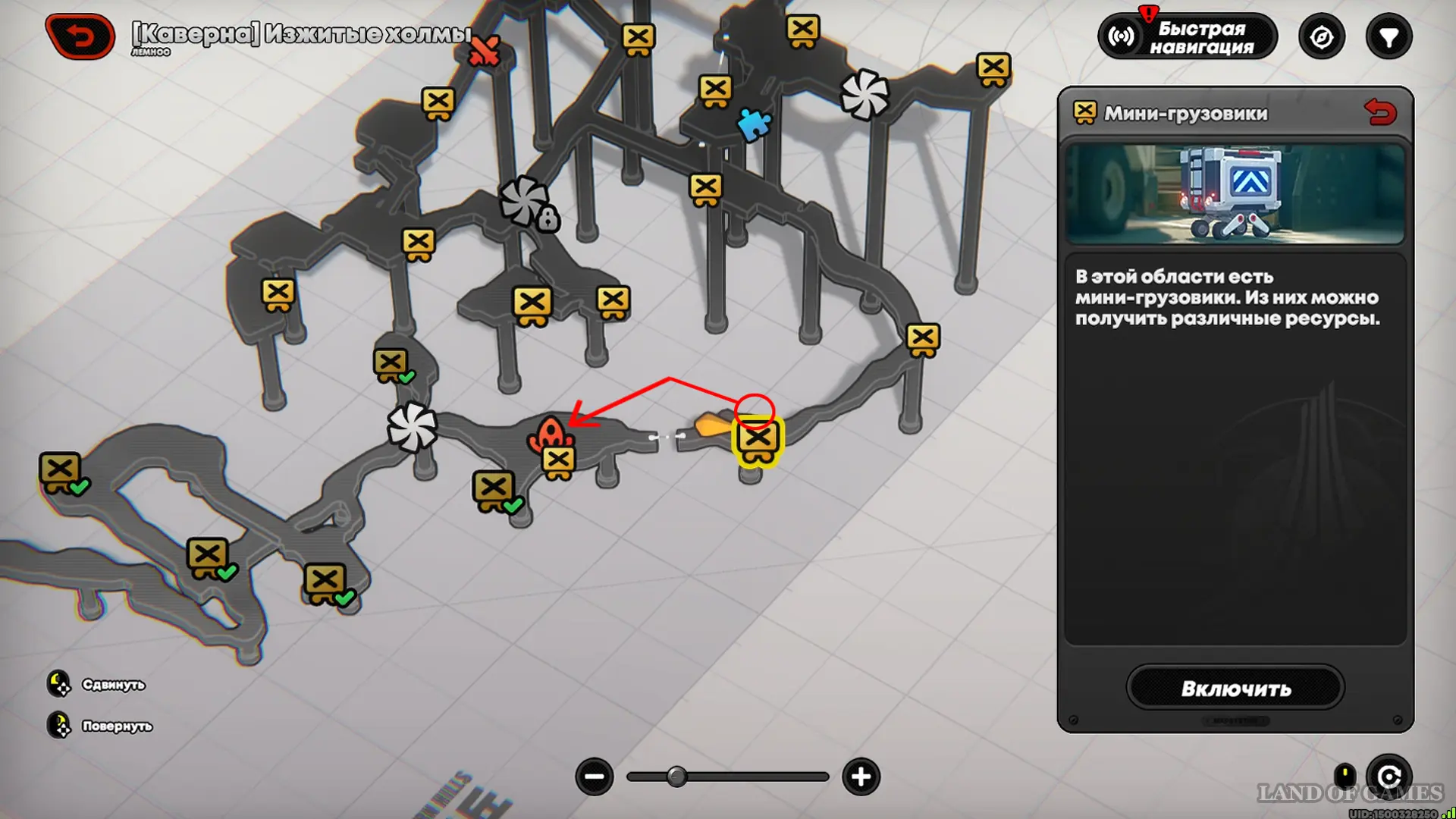The image size is (1456, 819).
Task: Zoom out with the minus button
Action: 595,777
